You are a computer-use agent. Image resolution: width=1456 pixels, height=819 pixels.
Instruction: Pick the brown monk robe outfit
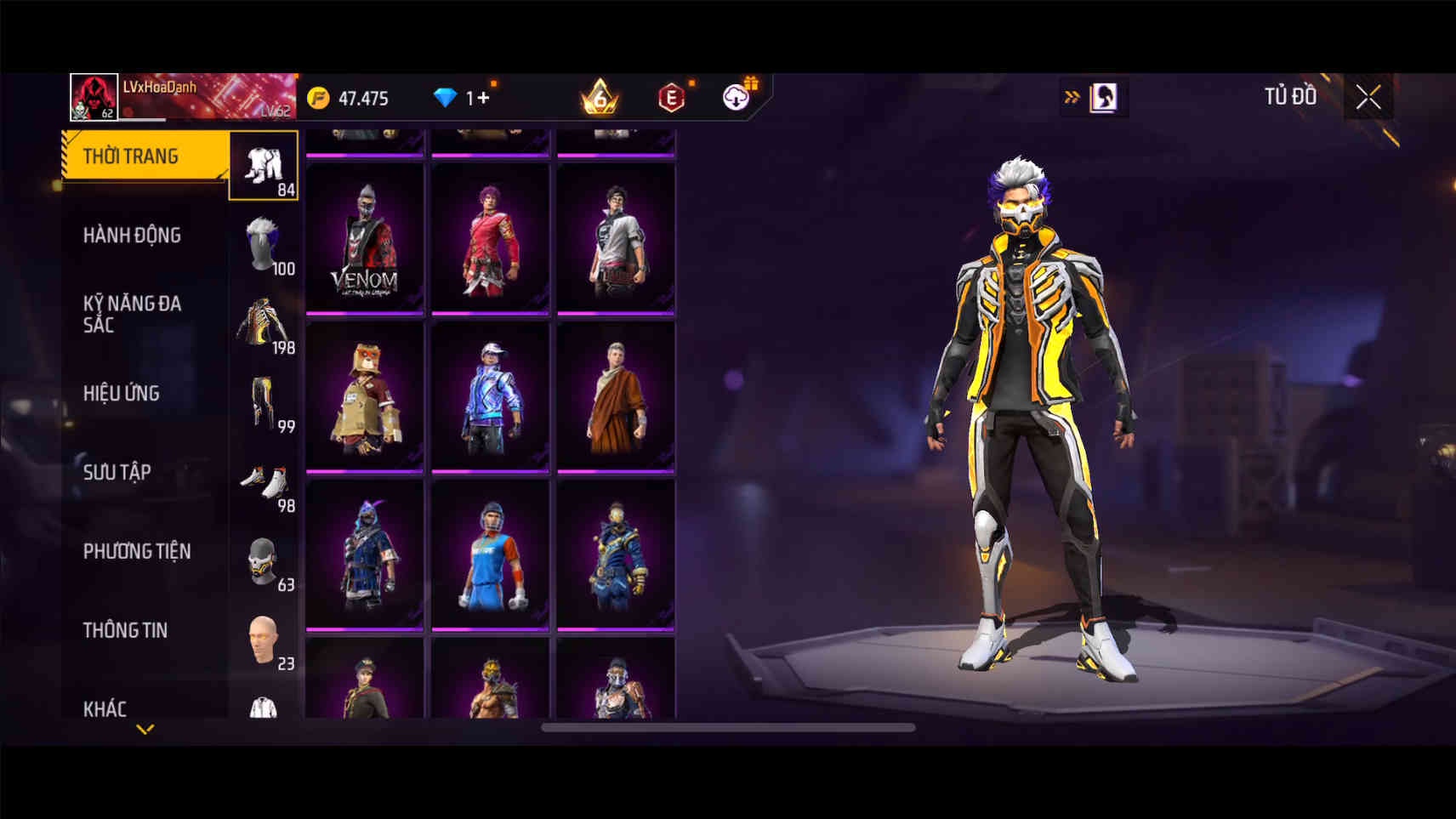[616, 396]
